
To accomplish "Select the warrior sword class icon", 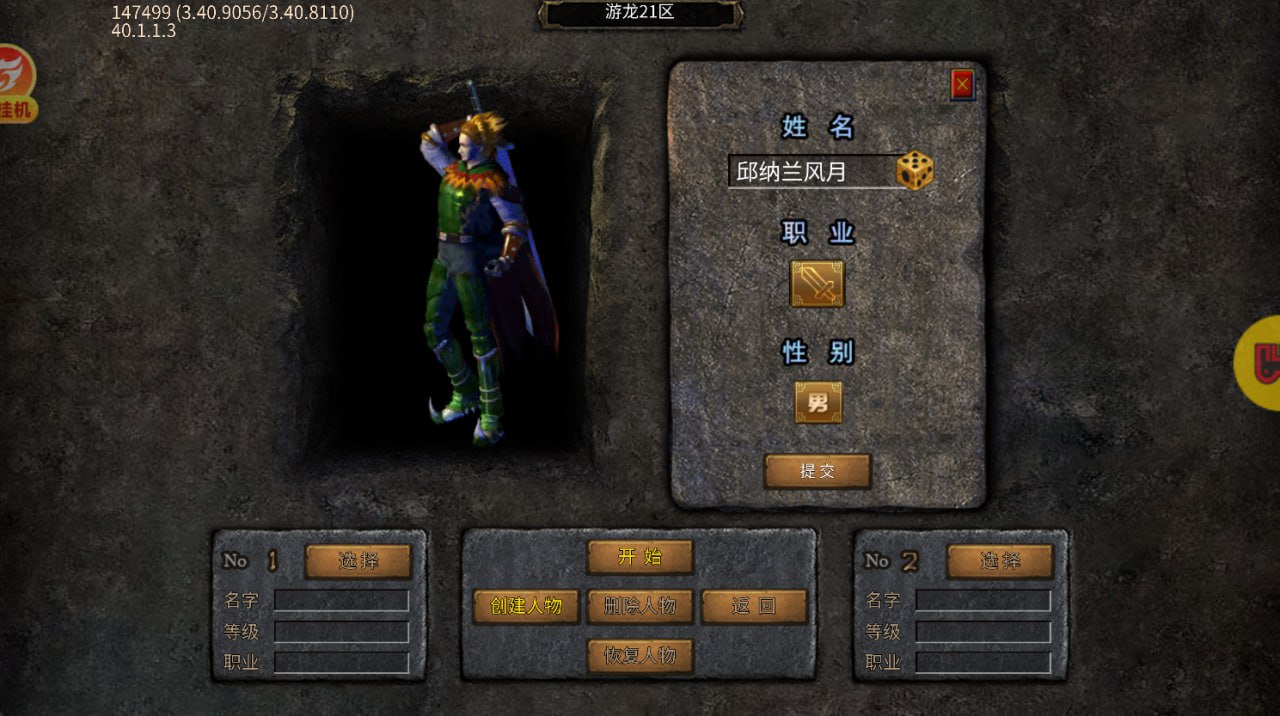I will click(x=817, y=284).
